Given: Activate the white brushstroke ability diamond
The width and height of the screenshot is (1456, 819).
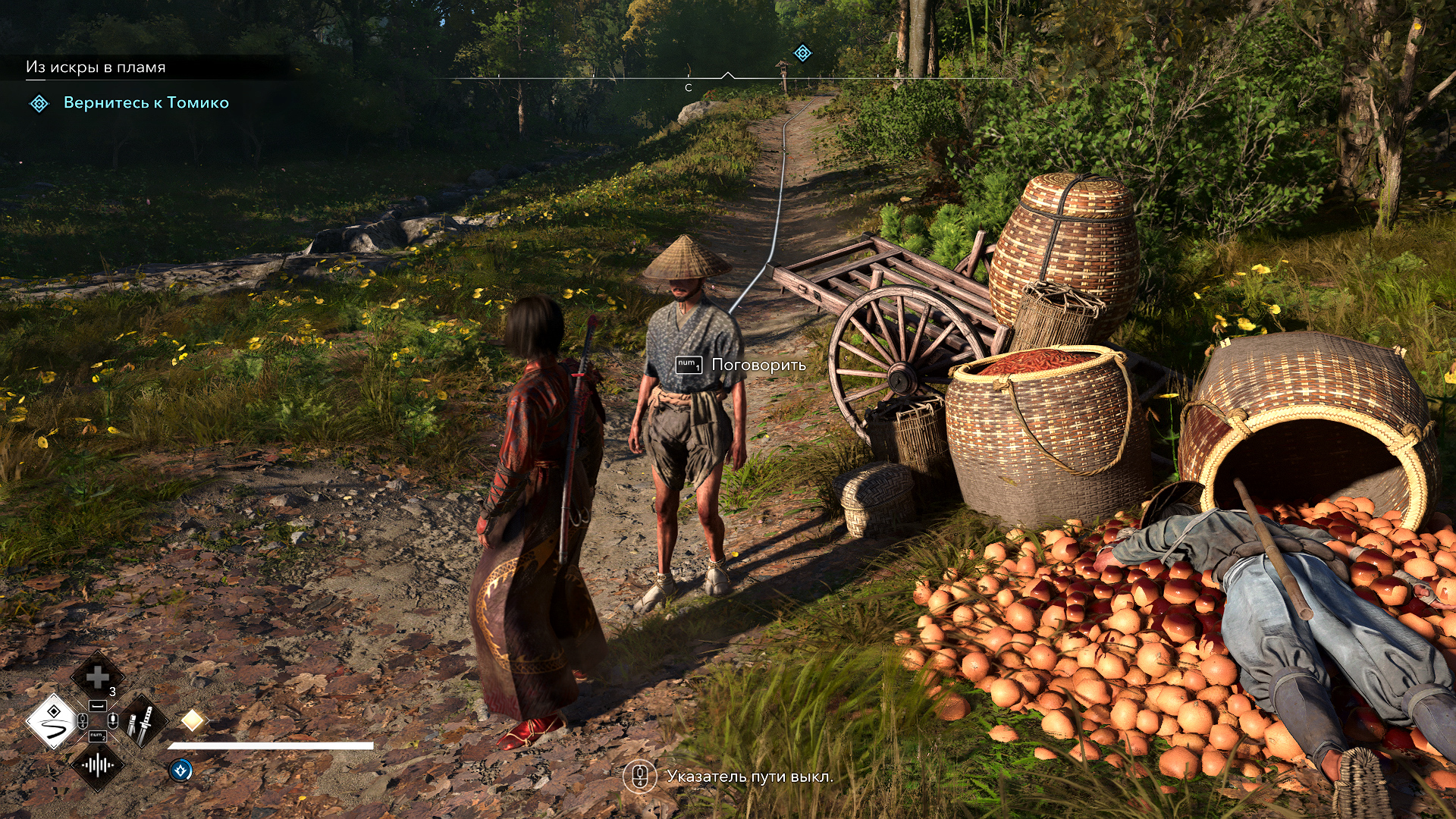Looking at the screenshot, I should tap(52, 721).
